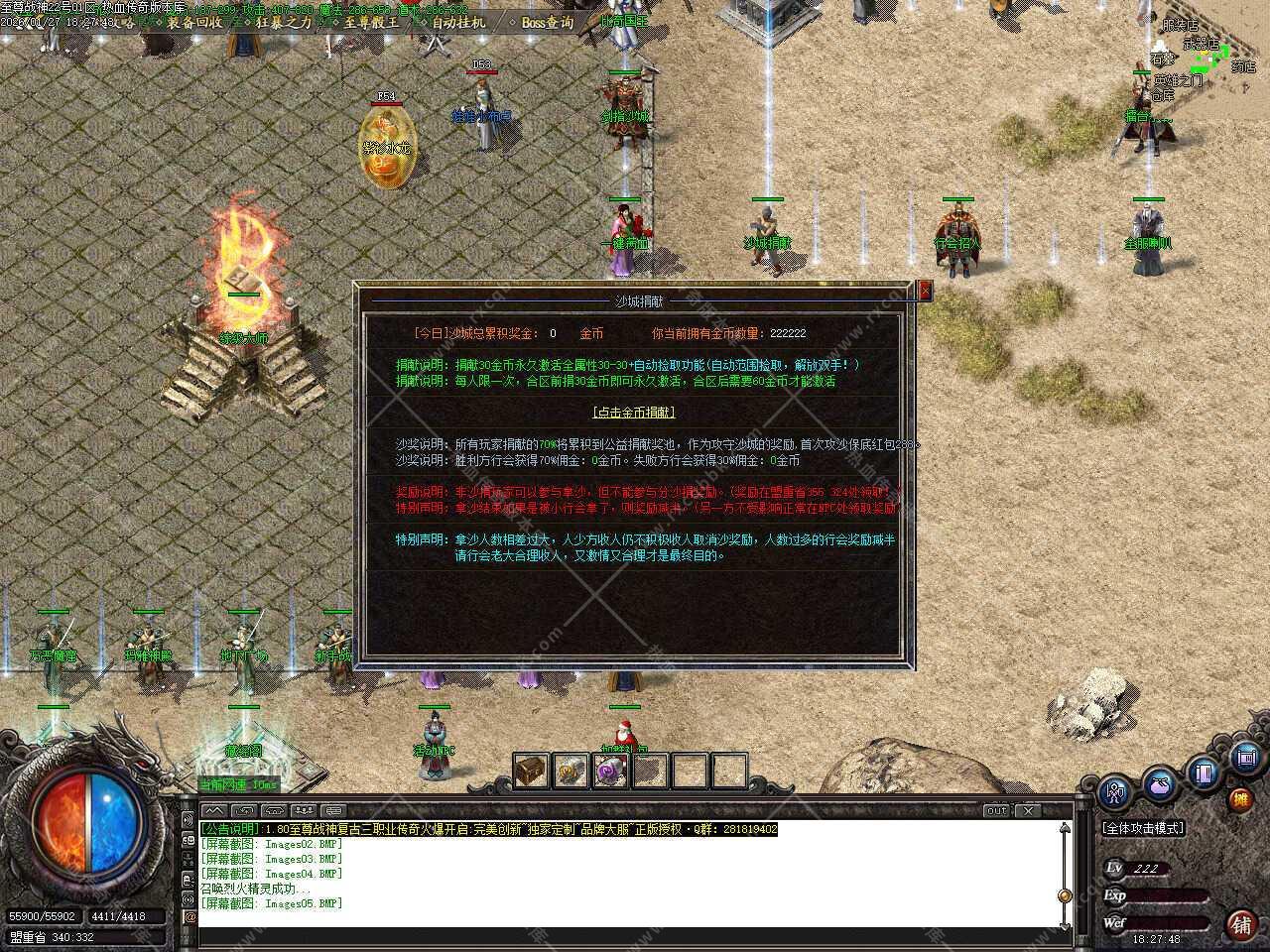Open the orange 摊 stall button
This screenshot has width=1270, height=952.
1240,799
